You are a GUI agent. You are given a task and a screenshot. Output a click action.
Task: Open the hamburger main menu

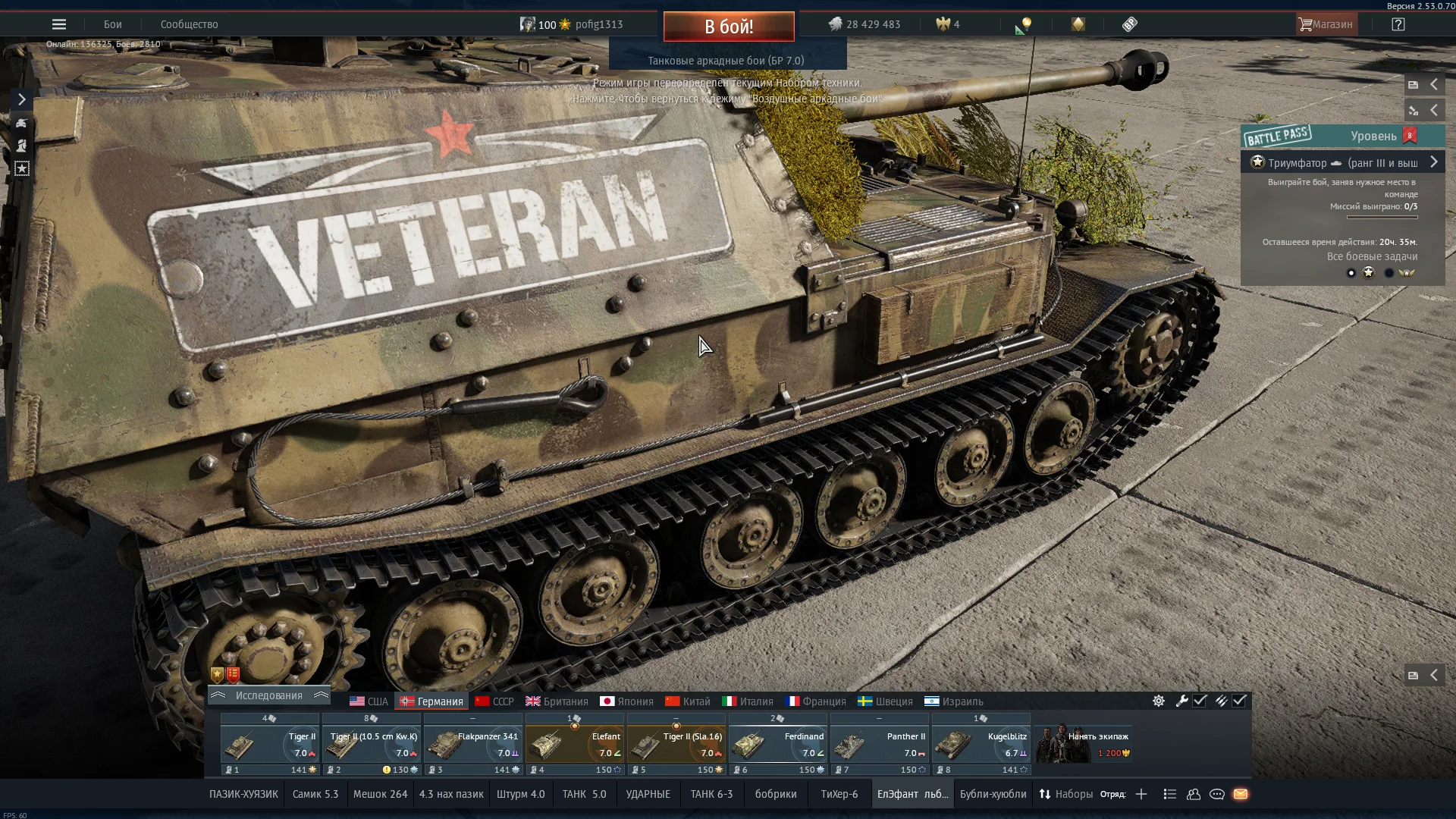click(59, 24)
